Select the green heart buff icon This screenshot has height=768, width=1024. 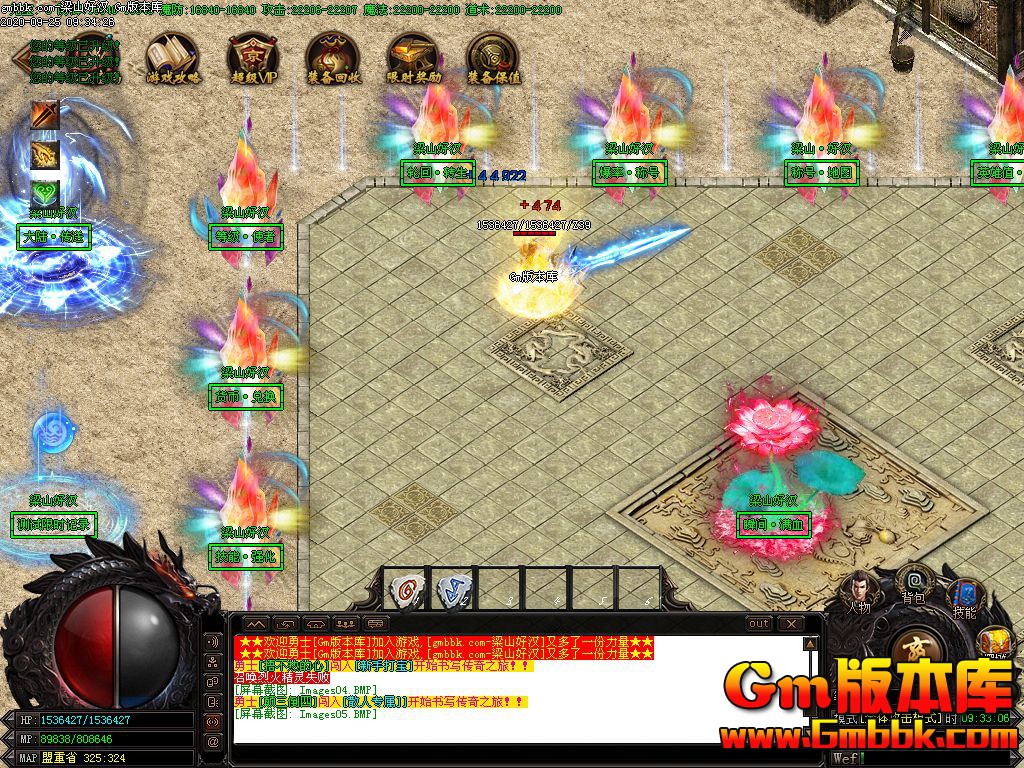pyautogui.click(x=45, y=193)
